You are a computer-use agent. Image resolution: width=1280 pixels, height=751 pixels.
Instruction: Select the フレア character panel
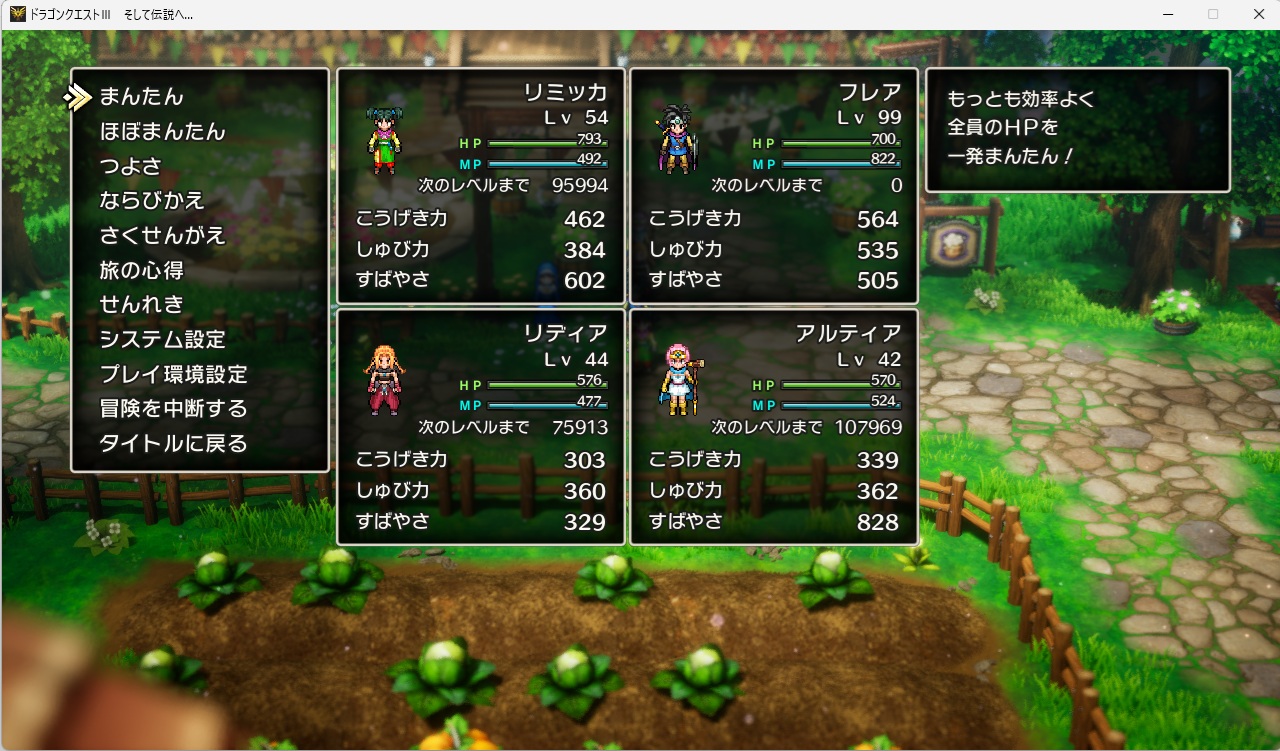[x=773, y=186]
